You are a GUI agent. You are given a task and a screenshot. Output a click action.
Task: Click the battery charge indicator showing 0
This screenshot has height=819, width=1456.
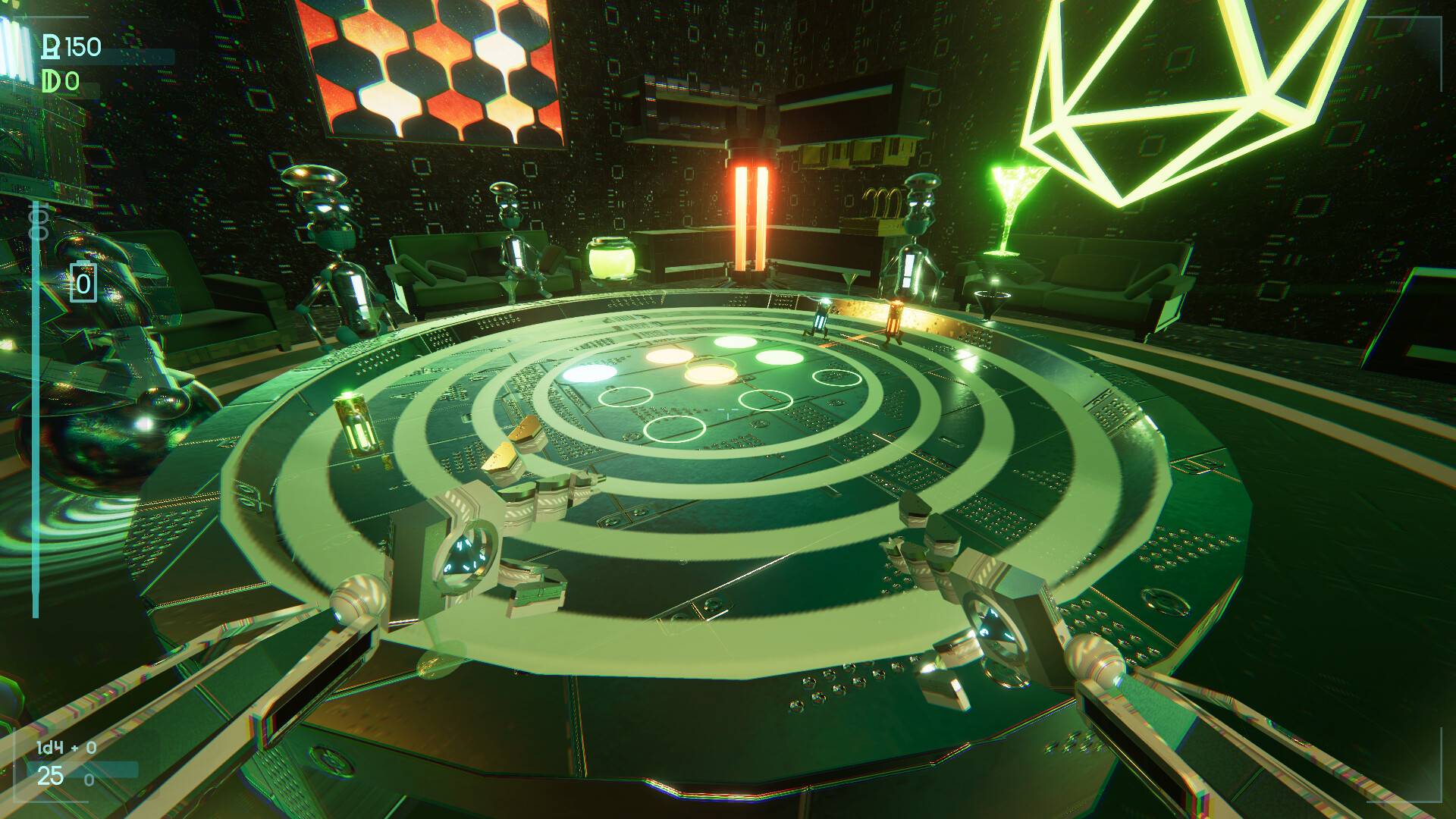tap(82, 284)
